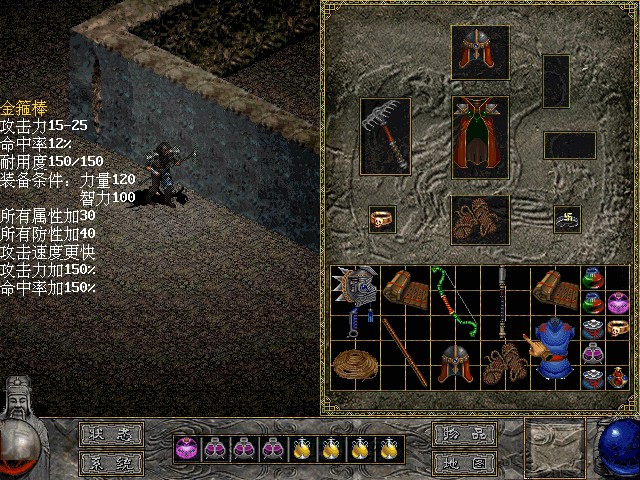The height and width of the screenshot is (480, 640).
Task: Pick up the black flute in inventory
Action: point(500,303)
